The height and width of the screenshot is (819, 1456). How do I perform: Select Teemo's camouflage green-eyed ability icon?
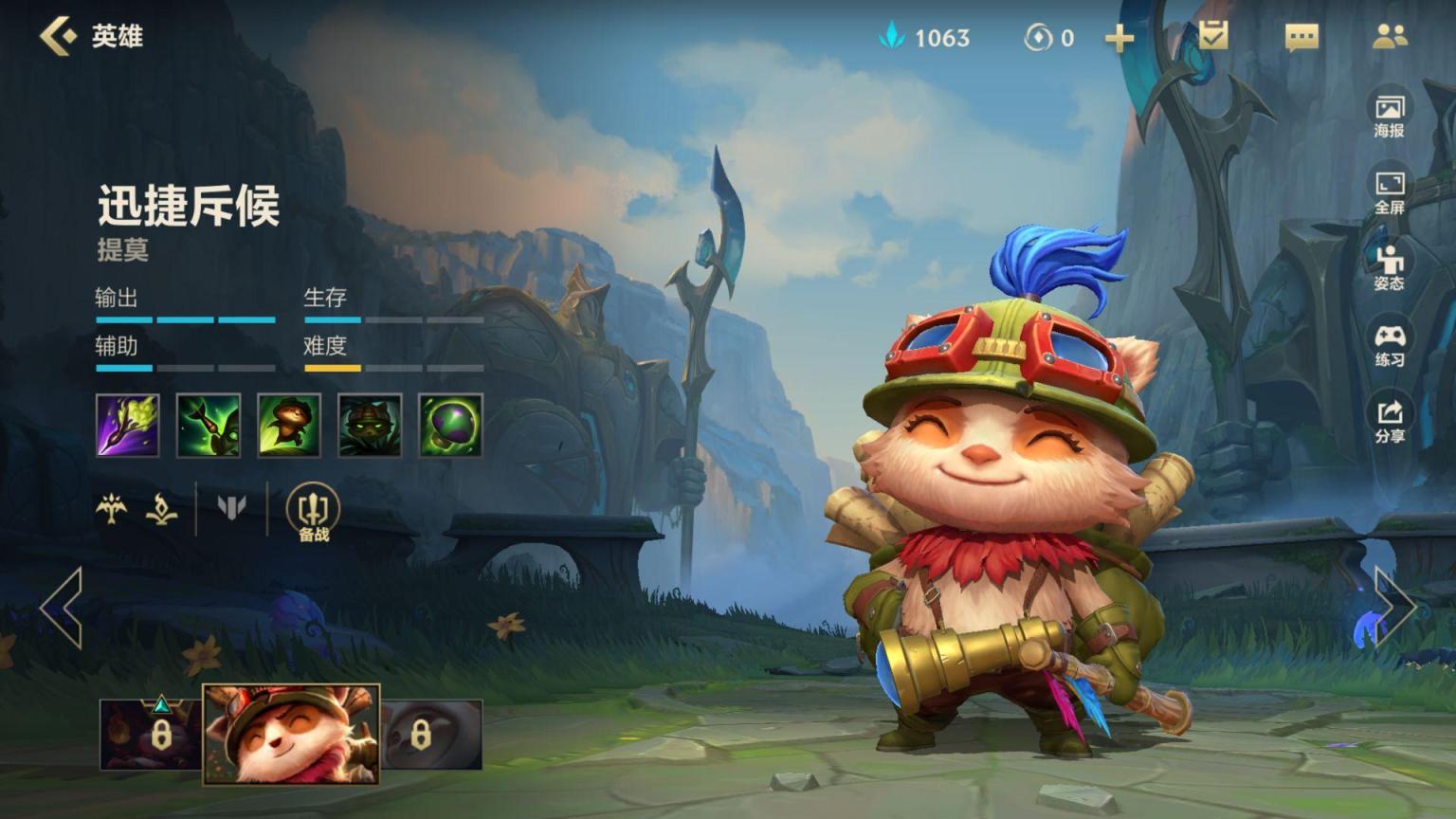point(370,426)
